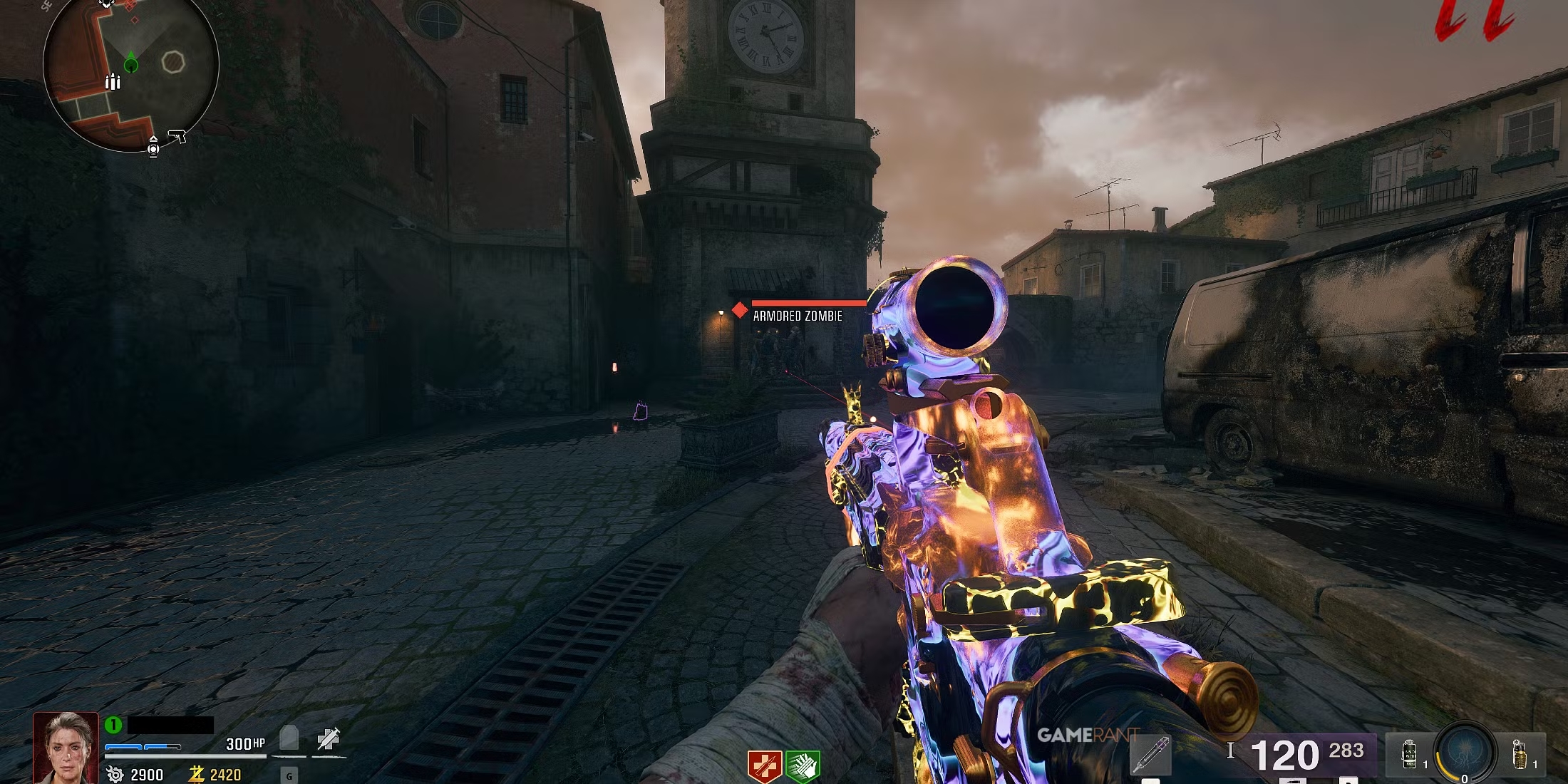Select the melee weapon slot icon
The height and width of the screenshot is (784, 1568).
tap(1150, 755)
